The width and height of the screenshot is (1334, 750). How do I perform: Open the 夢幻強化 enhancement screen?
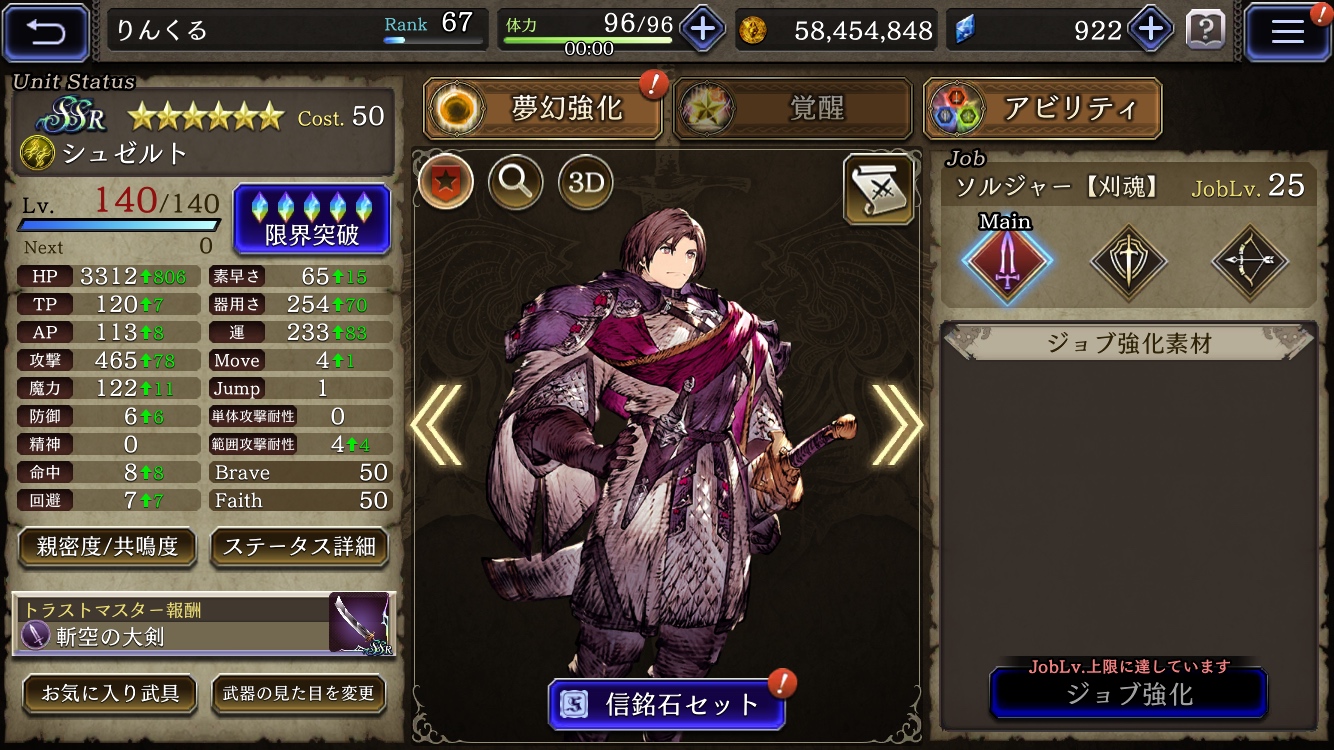[544, 109]
